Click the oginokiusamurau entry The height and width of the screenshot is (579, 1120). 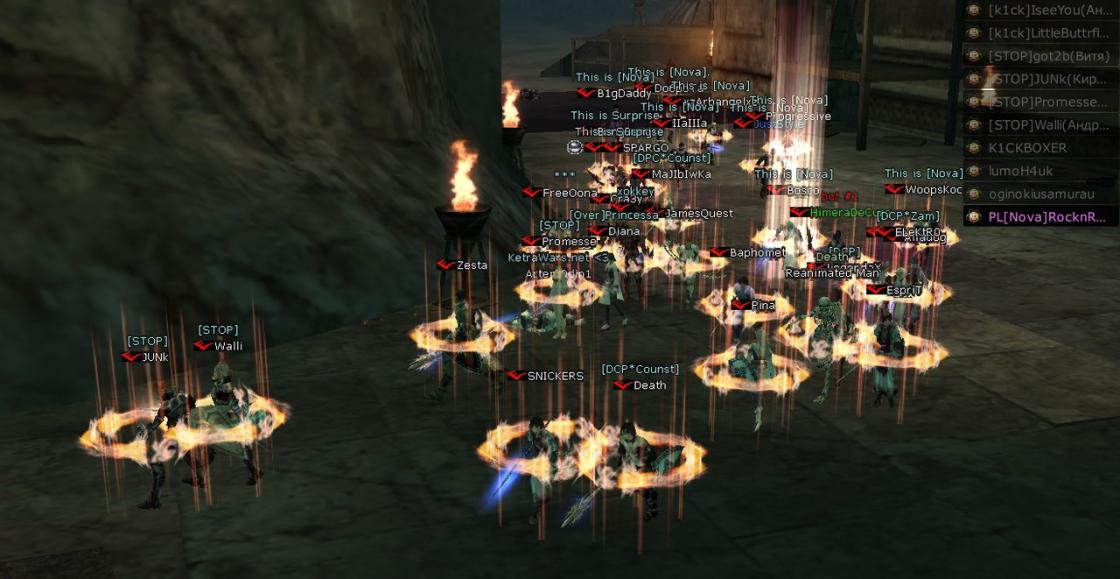click(x=1040, y=194)
